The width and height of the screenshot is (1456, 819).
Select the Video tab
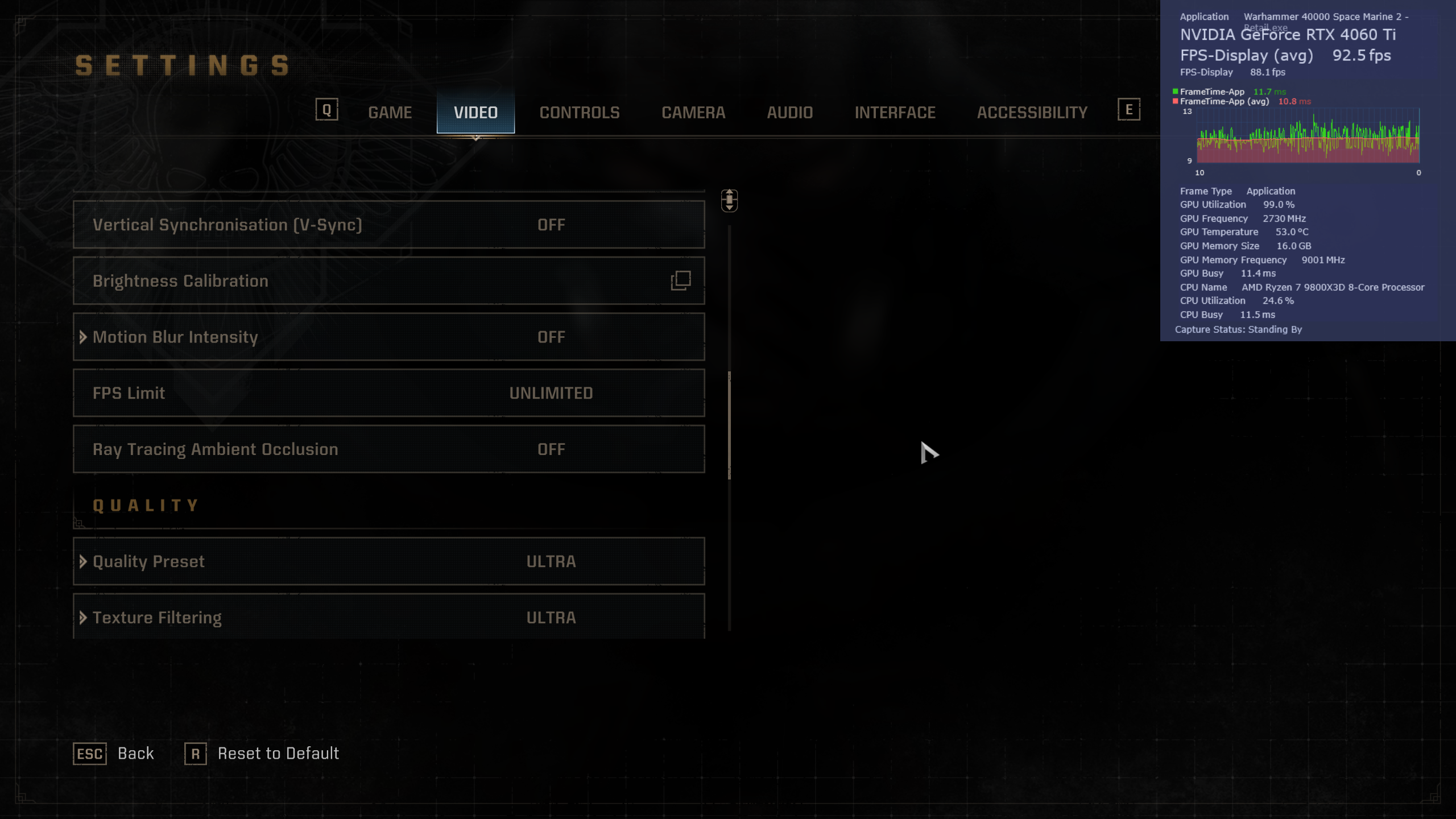click(475, 113)
